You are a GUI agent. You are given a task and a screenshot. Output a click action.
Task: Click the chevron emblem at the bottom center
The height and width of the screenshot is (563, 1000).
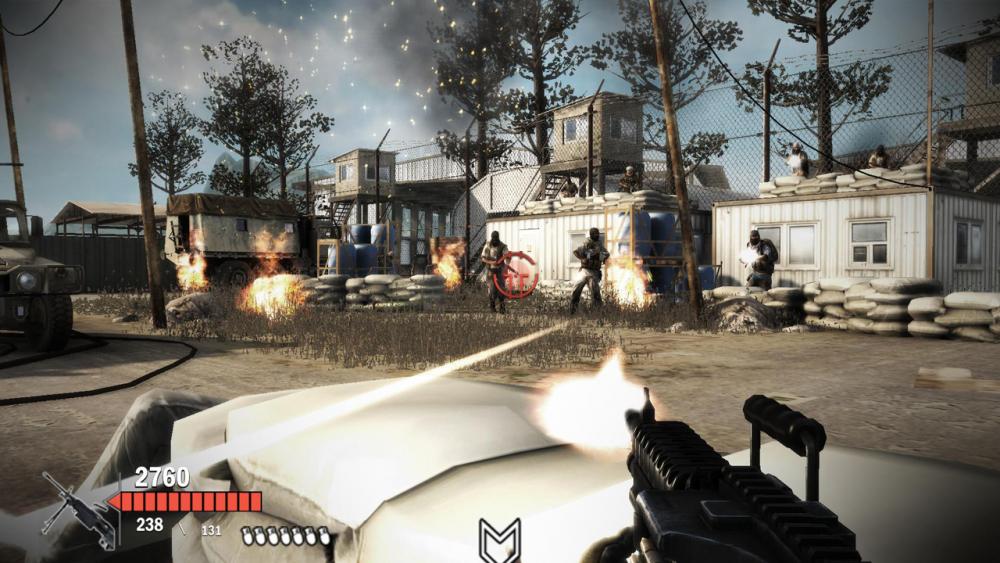pos(499,541)
